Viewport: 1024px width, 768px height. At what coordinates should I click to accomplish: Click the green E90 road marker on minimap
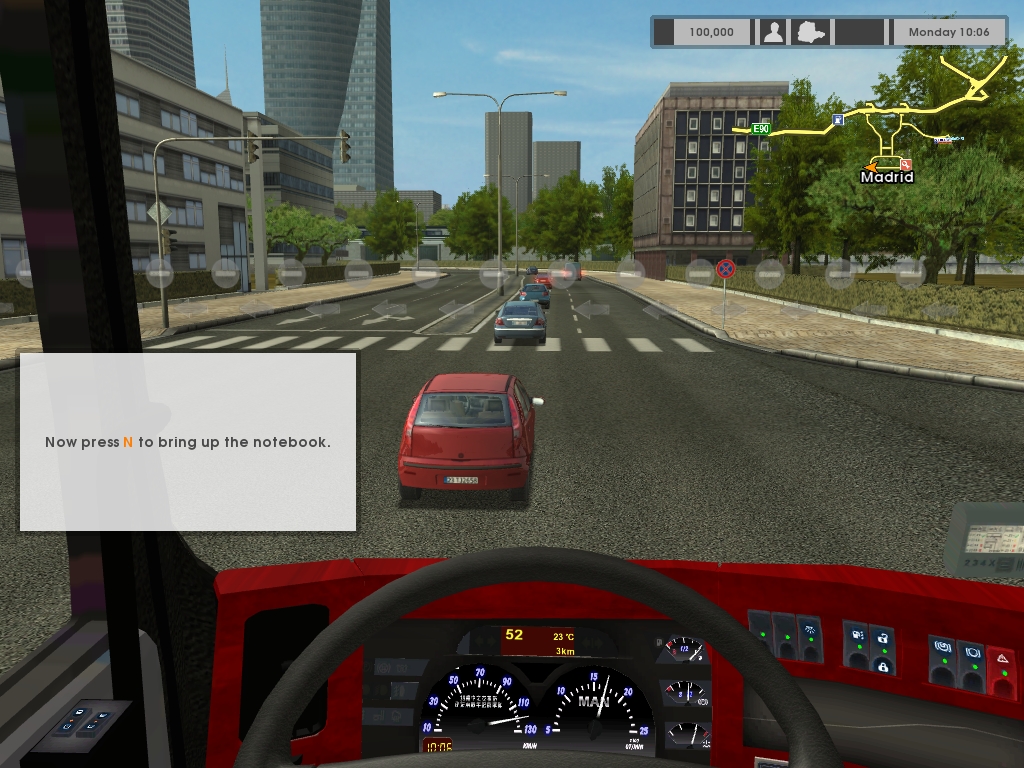(x=761, y=129)
